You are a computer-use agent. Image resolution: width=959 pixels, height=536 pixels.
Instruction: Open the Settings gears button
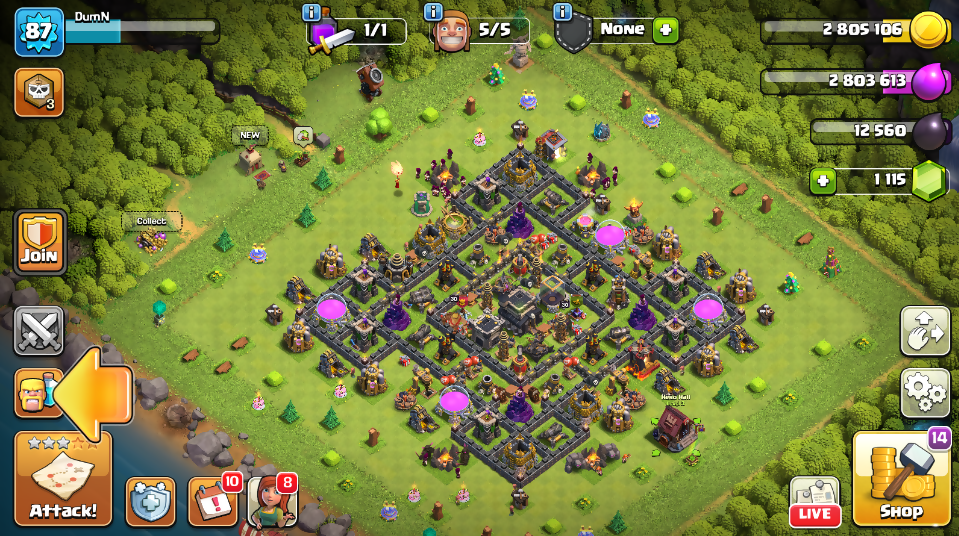925,393
